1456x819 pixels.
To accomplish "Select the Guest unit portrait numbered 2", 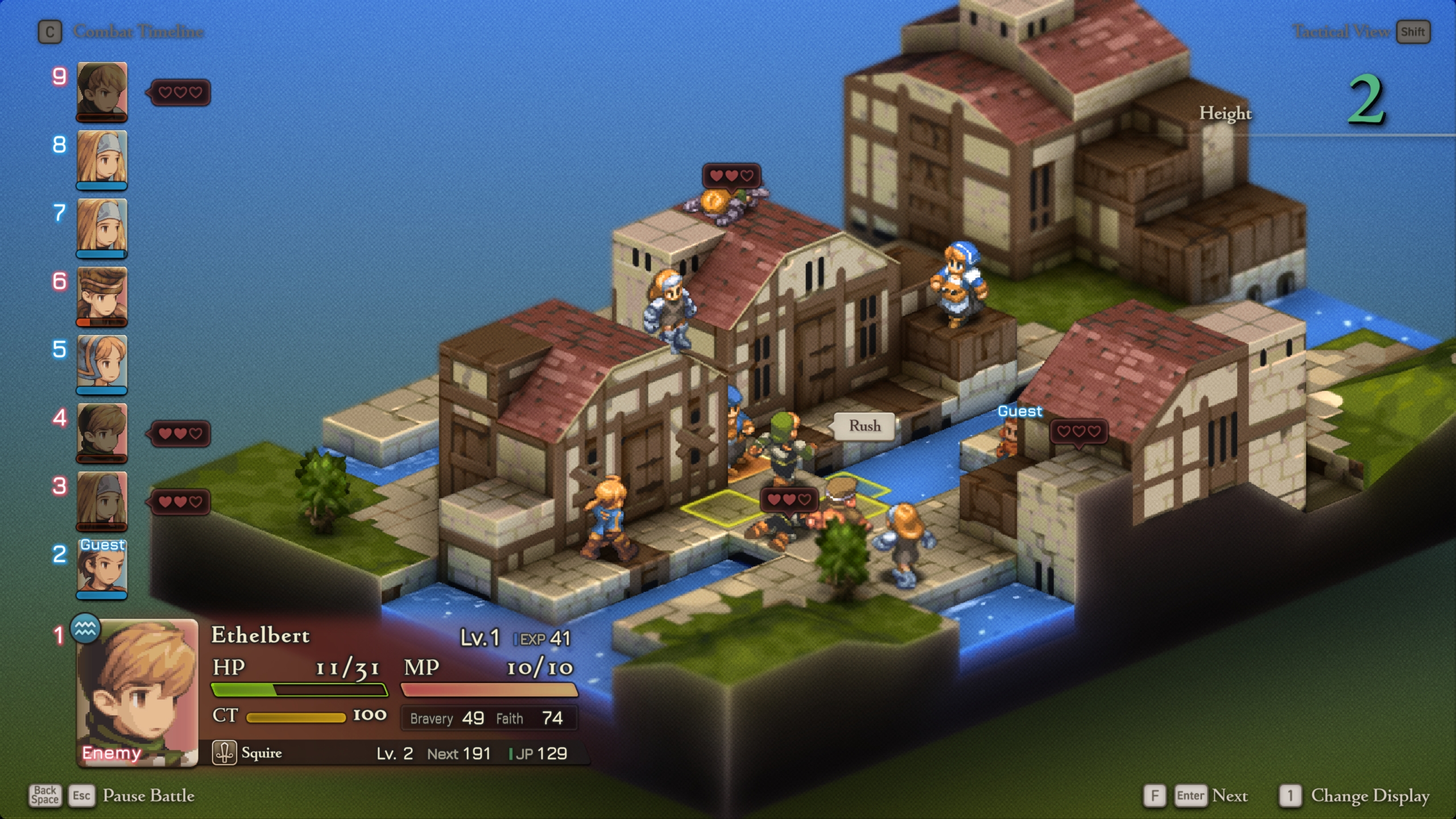I will [102, 569].
